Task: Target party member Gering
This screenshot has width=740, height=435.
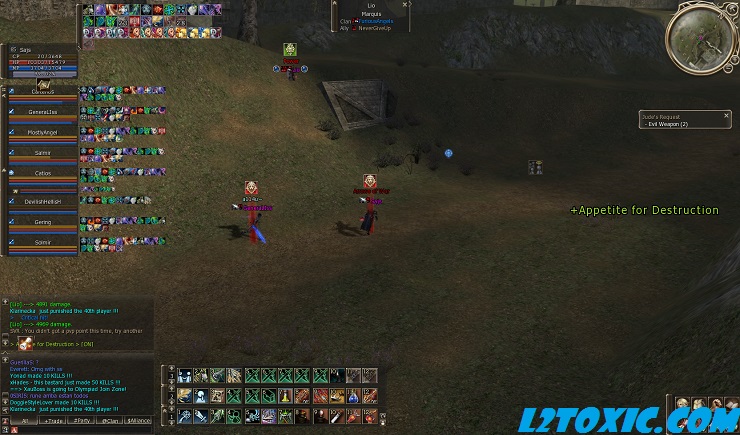Action: (43, 222)
